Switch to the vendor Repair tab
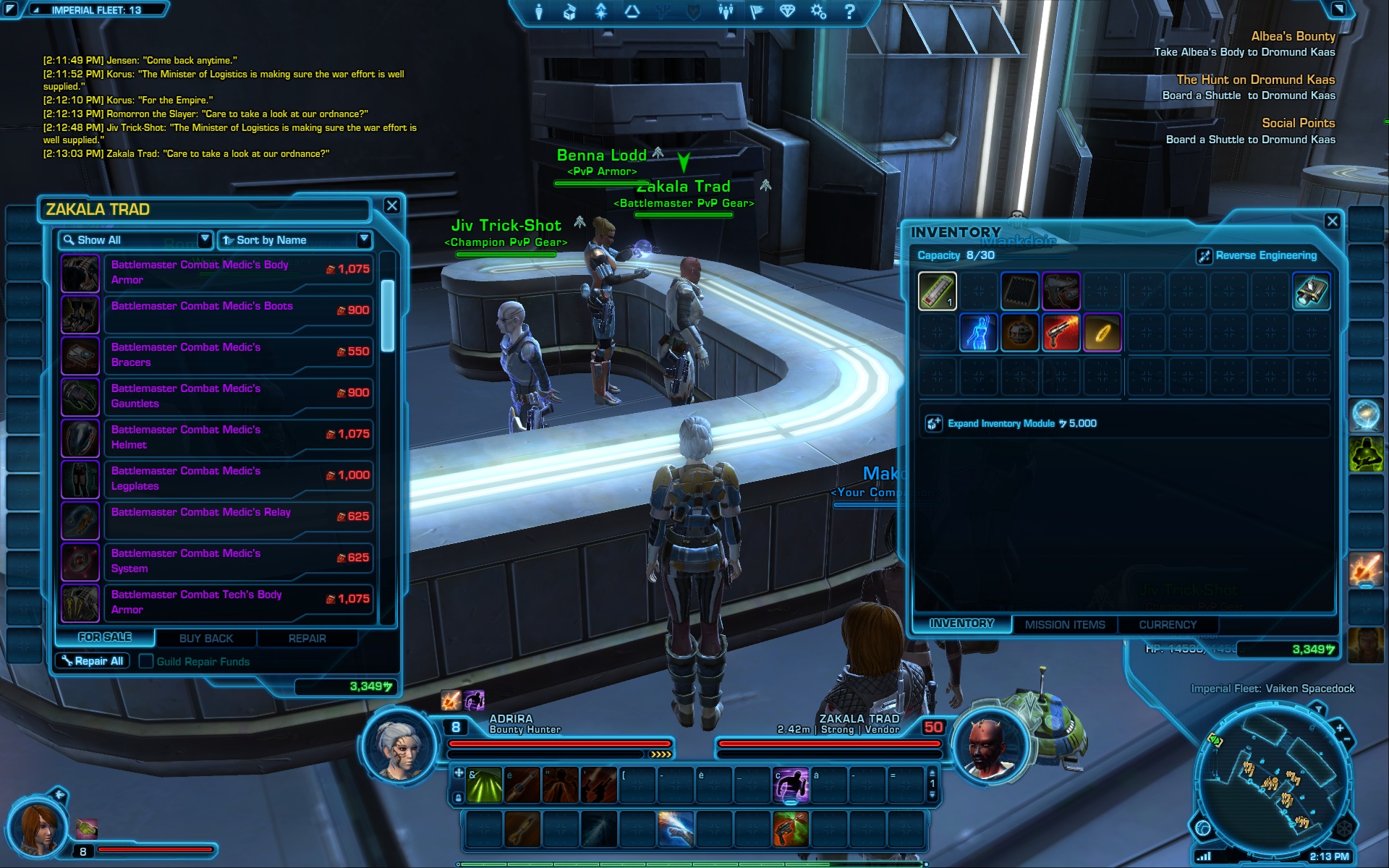This screenshot has width=1389, height=868. (307, 638)
